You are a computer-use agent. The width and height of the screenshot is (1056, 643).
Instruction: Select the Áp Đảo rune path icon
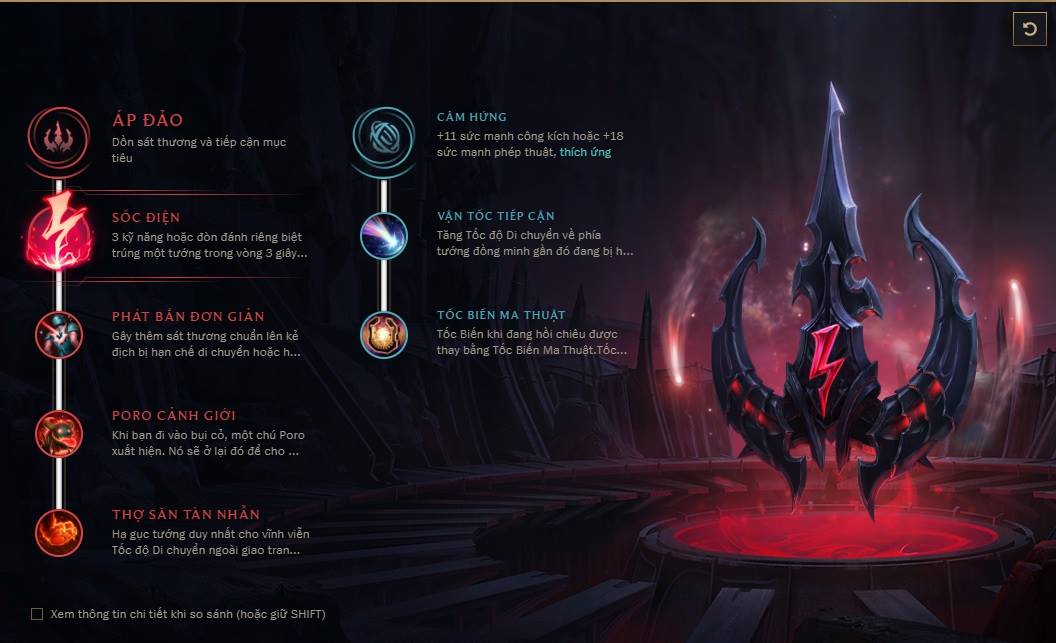59,136
